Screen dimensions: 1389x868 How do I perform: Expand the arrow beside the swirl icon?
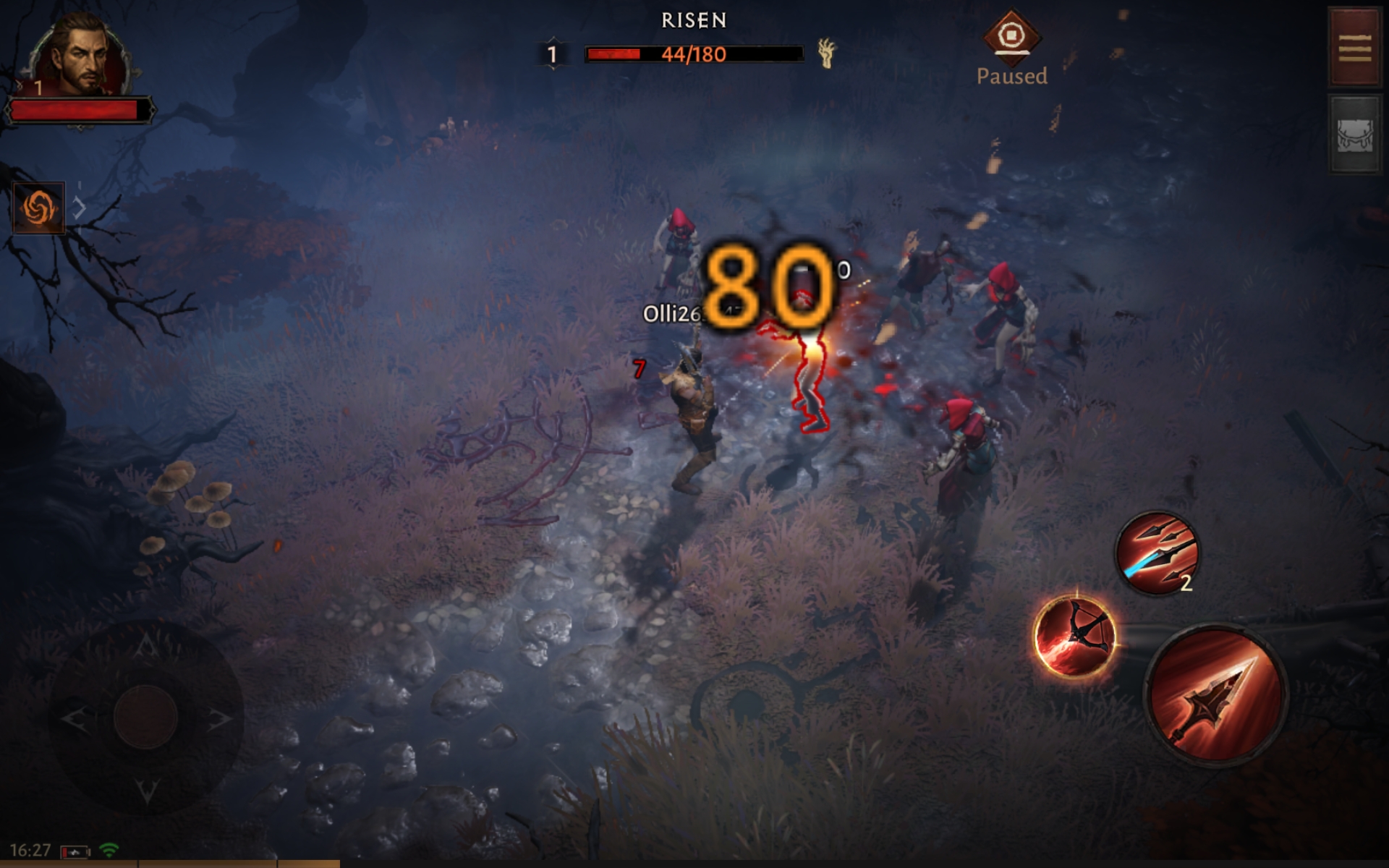[80, 208]
